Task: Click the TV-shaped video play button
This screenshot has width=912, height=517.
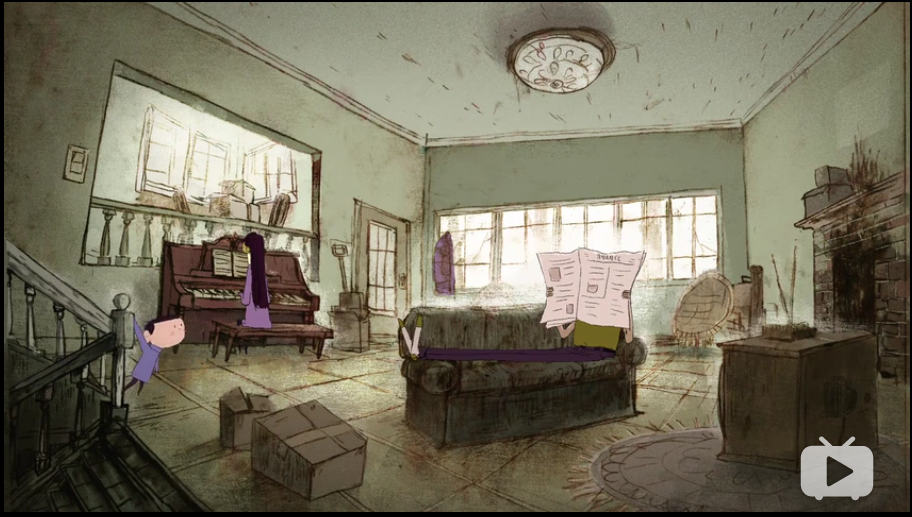Action: [x=836, y=469]
